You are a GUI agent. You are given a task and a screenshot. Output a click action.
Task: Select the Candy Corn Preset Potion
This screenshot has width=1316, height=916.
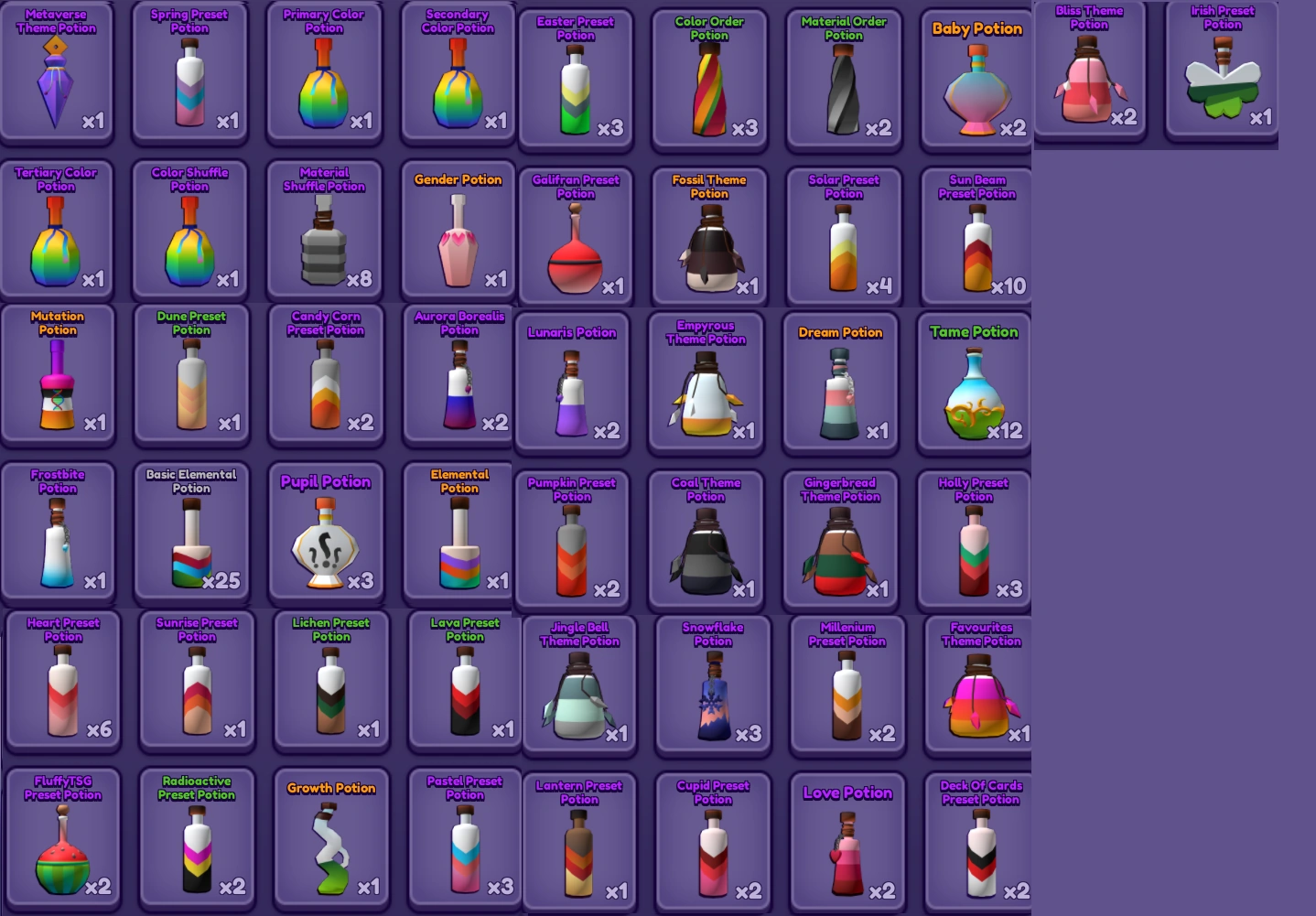point(325,375)
